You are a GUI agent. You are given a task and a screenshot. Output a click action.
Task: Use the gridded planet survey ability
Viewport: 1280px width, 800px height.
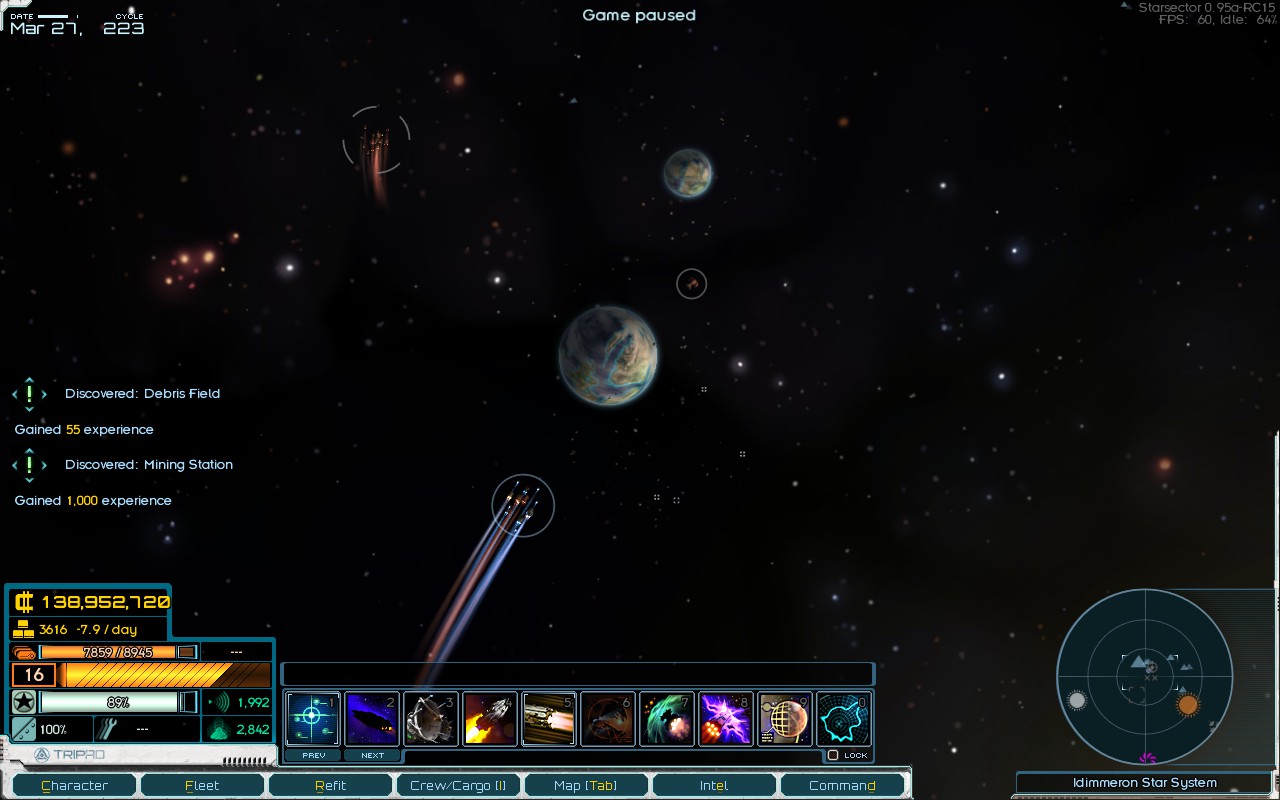tap(785, 718)
